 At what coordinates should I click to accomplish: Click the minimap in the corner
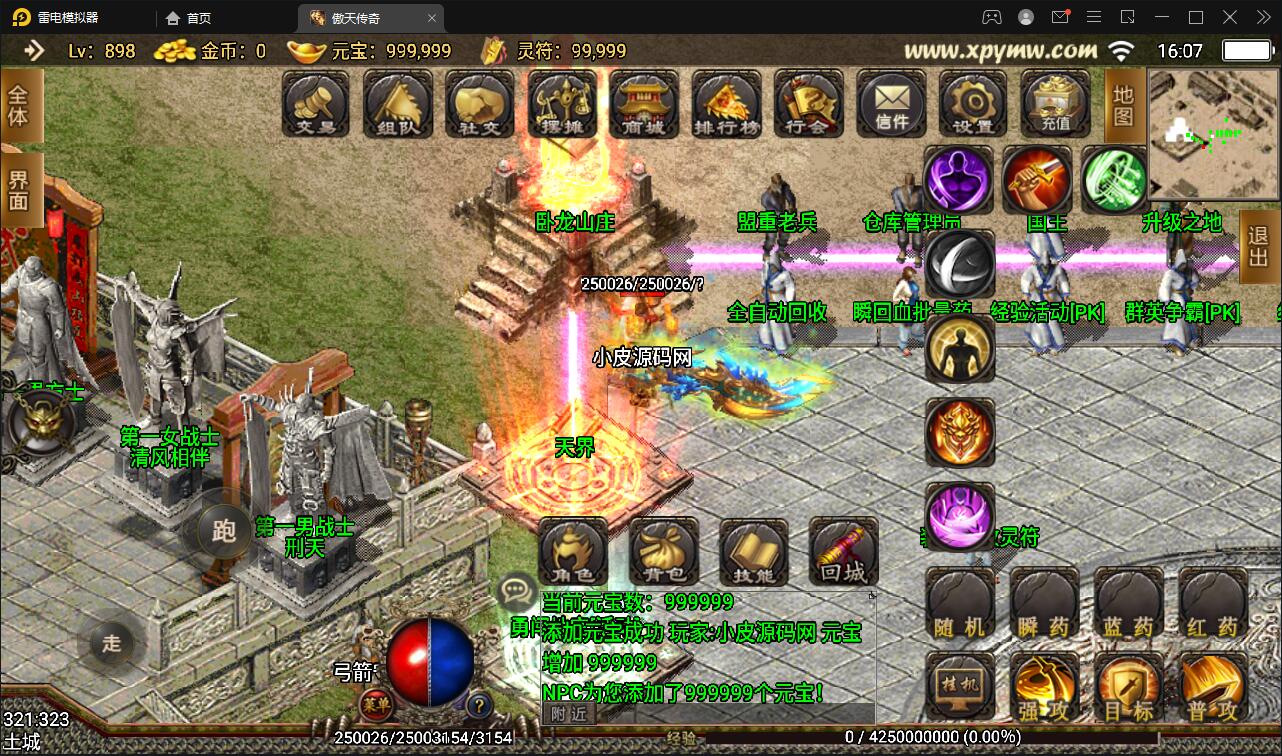pyautogui.click(x=1213, y=133)
